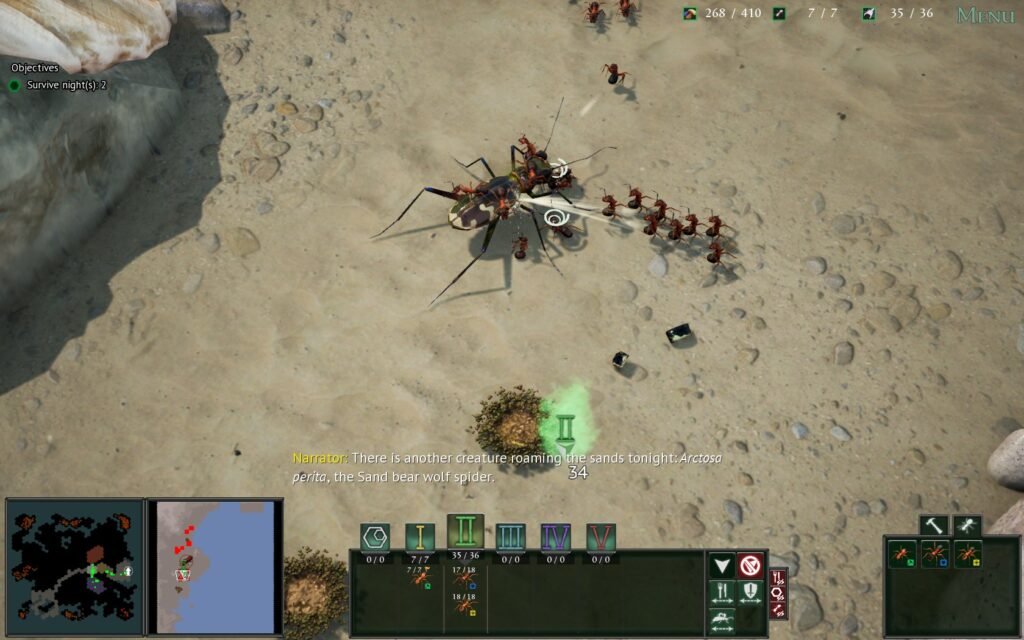1024x640 pixels.
Task: Click the white down-arrow command button
Action: pos(721,566)
